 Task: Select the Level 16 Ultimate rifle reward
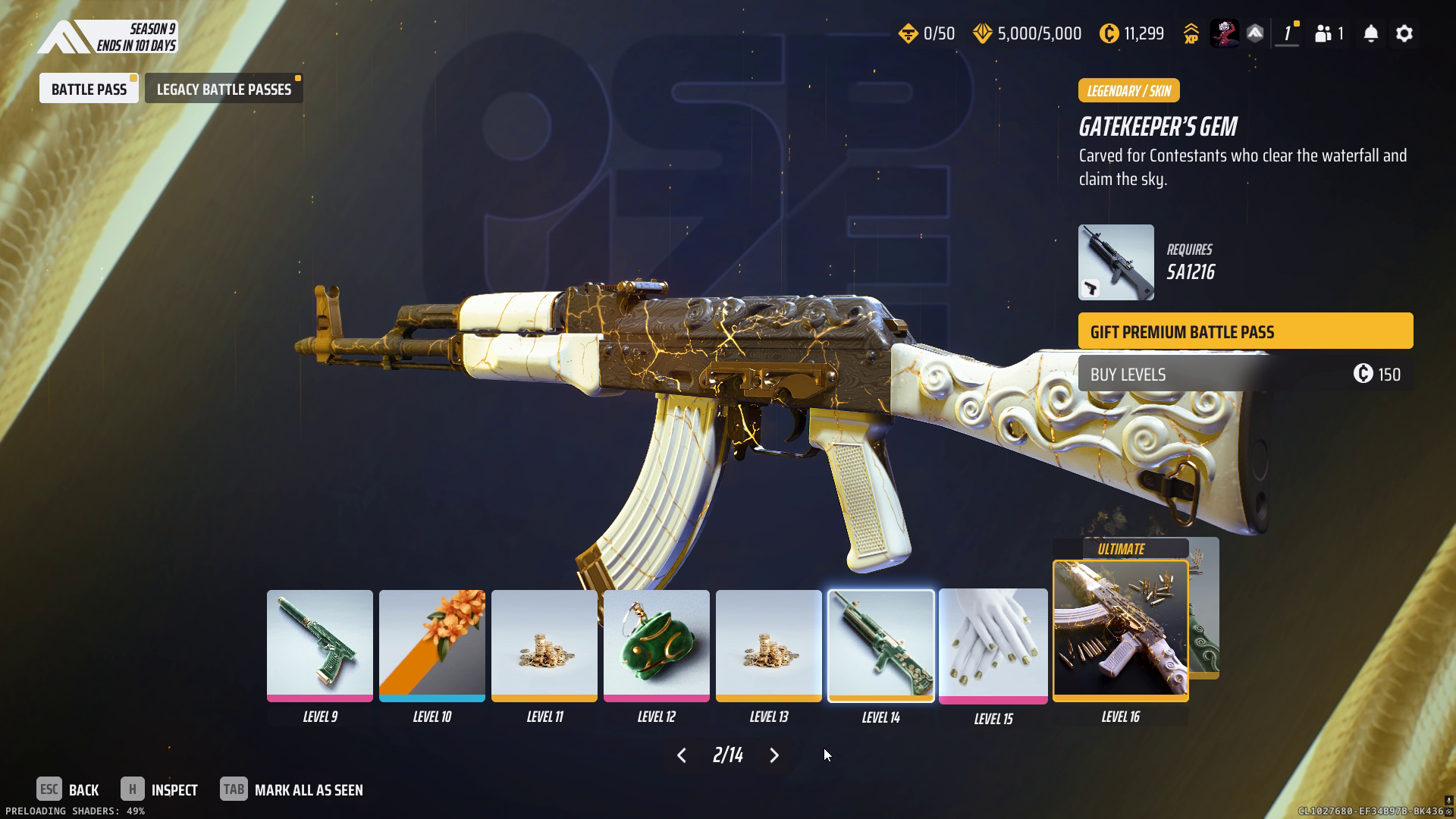(1121, 629)
